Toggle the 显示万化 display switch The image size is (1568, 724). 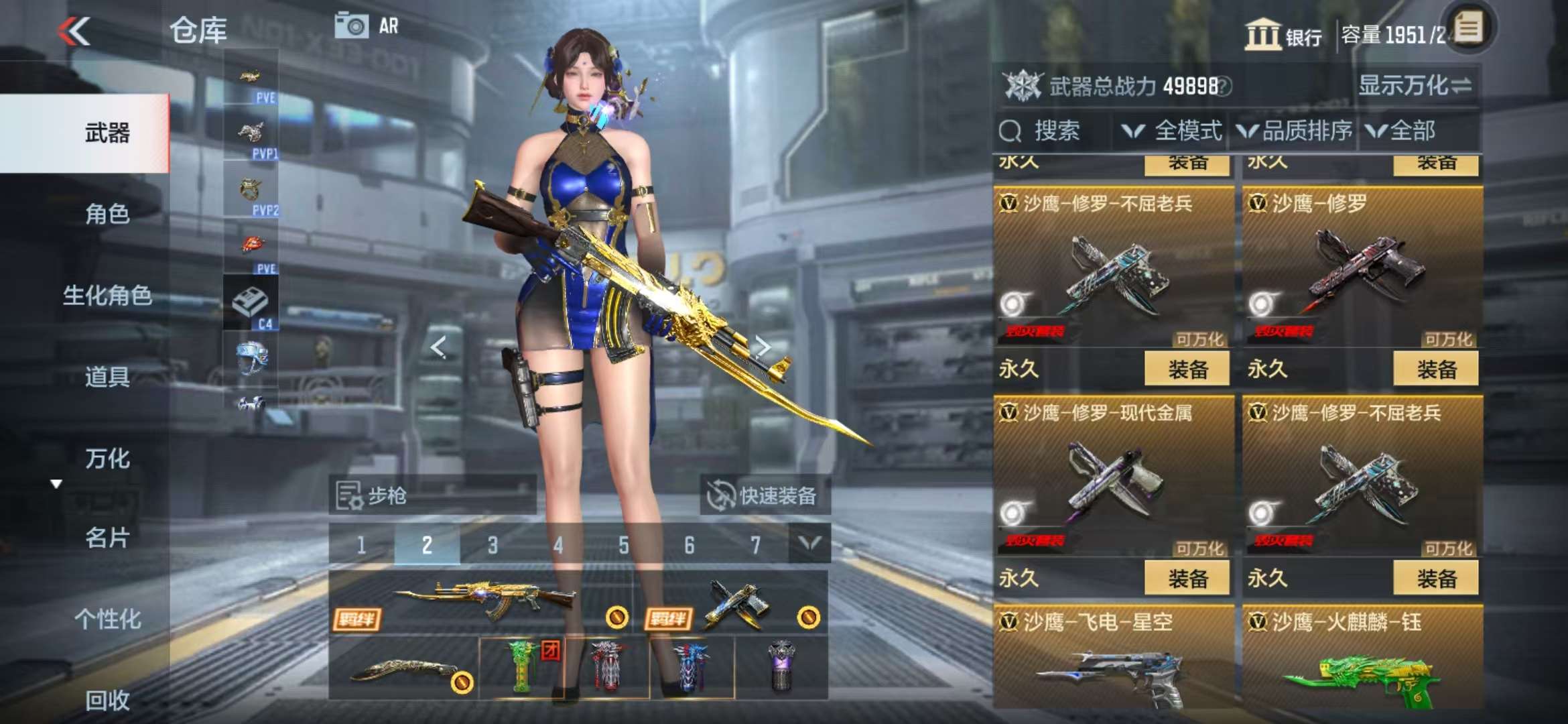(x=1414, y=86)
